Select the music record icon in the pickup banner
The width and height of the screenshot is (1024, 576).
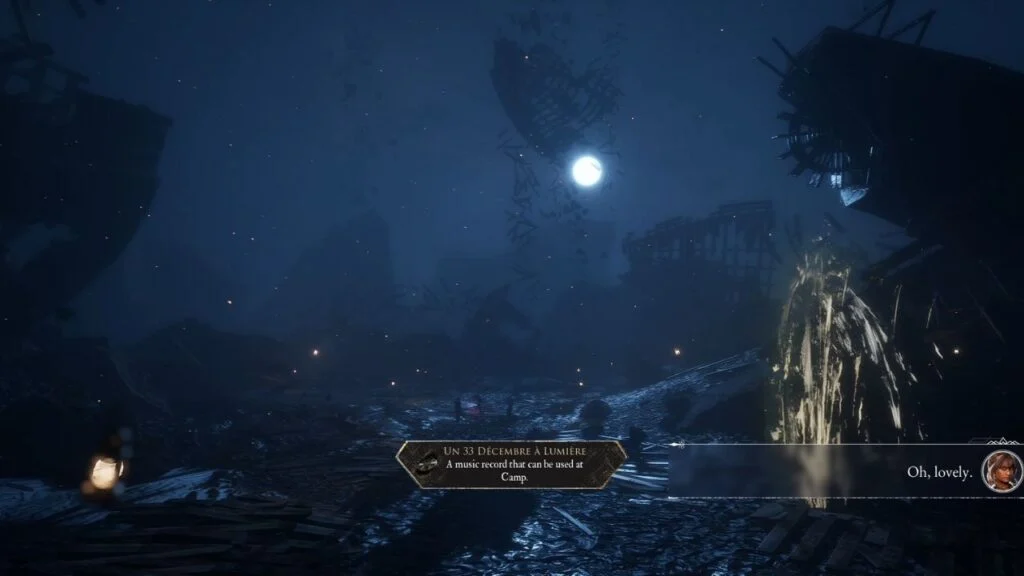point(427,465)
